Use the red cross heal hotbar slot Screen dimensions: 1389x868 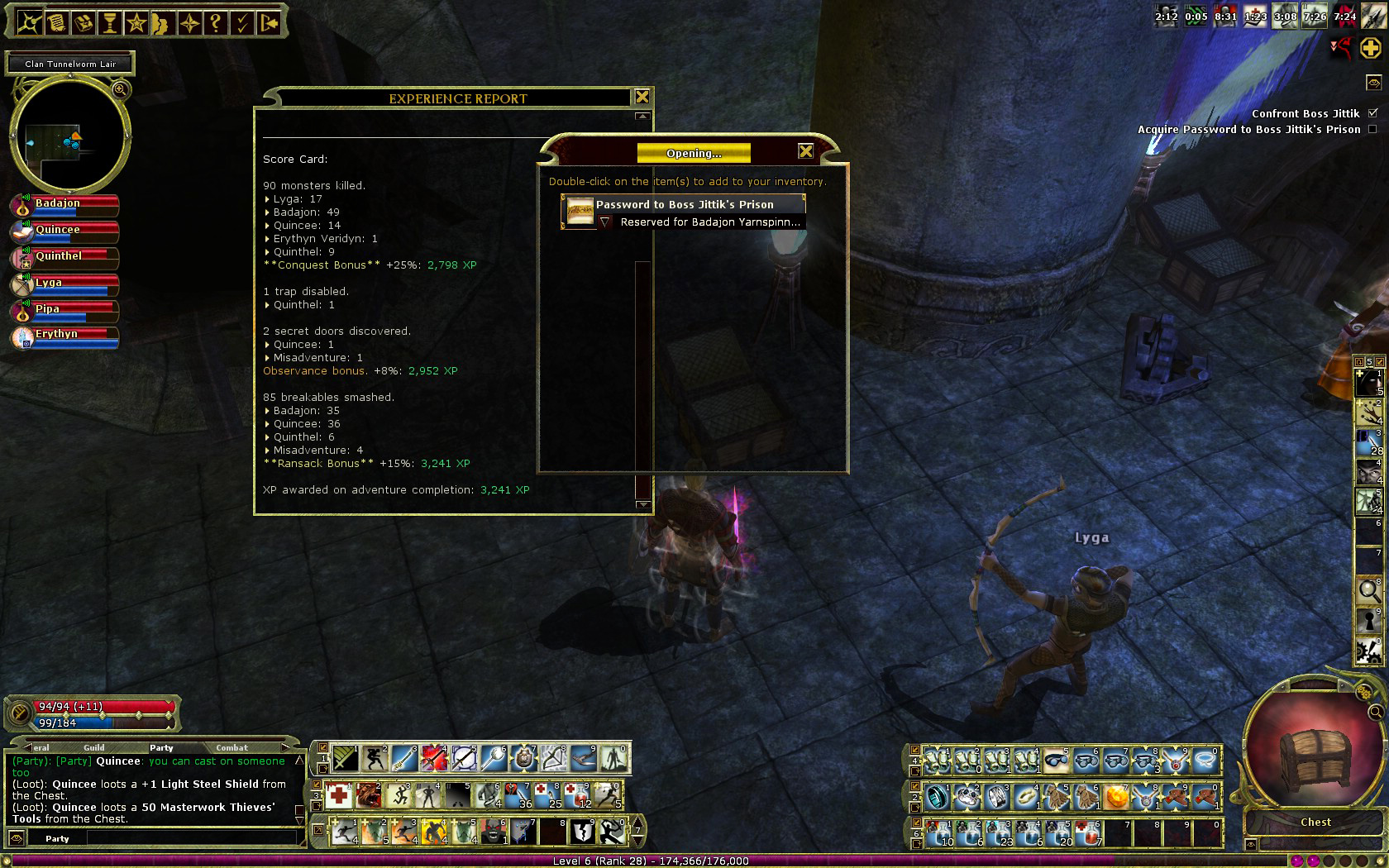click(x=338, y=795)
